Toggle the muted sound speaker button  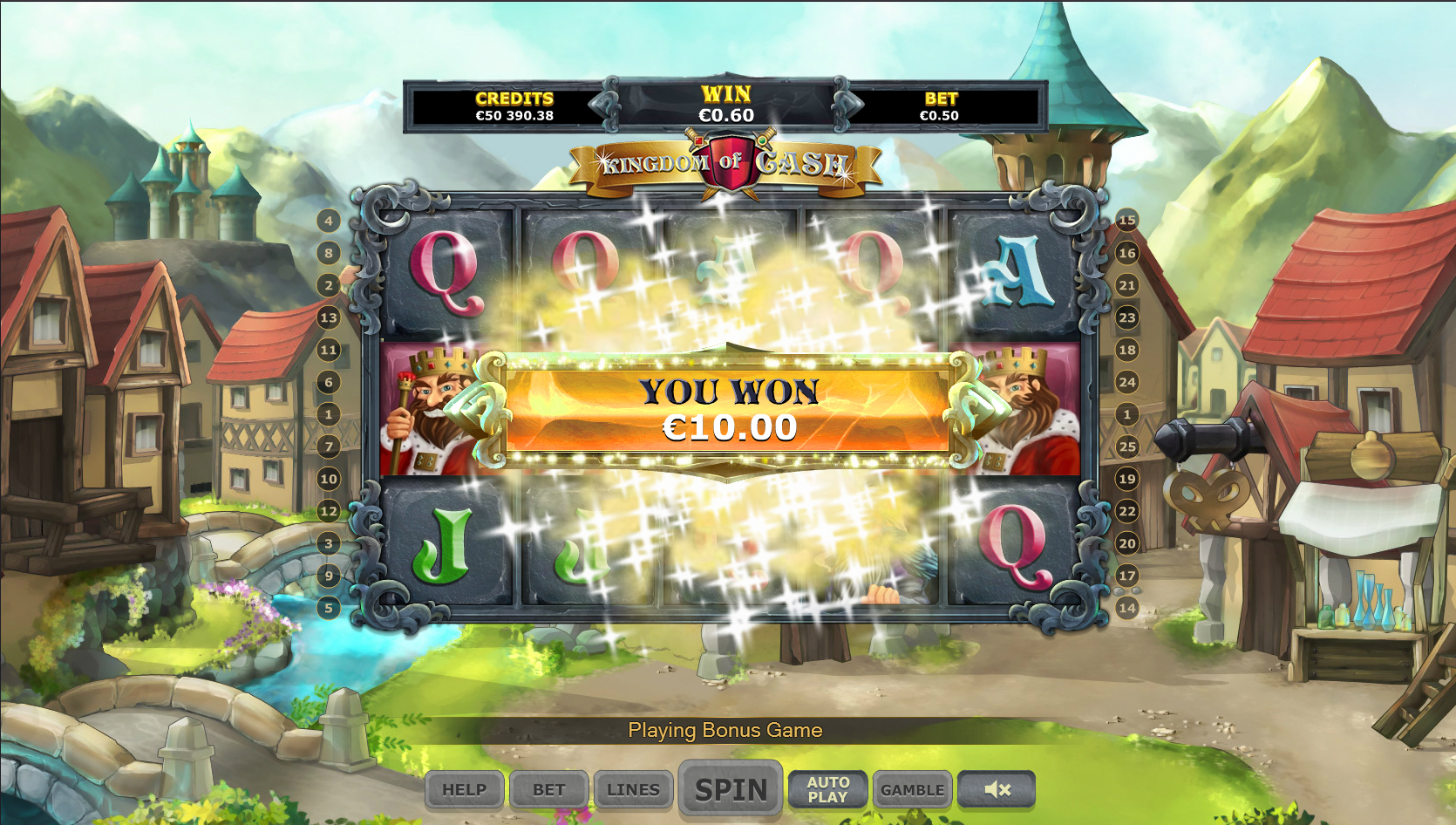(997, 790)
